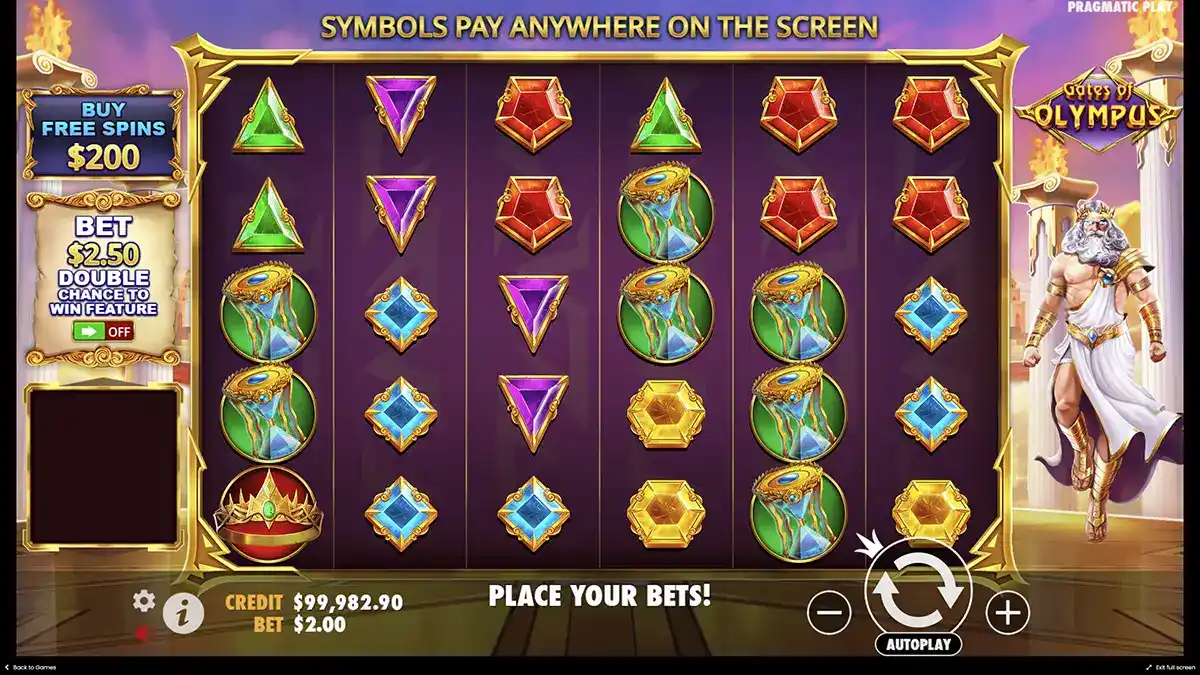The width and height of the screenshot is (1200, 675).
Task: Spin the reels with the circular arrows button
Action: tap(918, 589)
